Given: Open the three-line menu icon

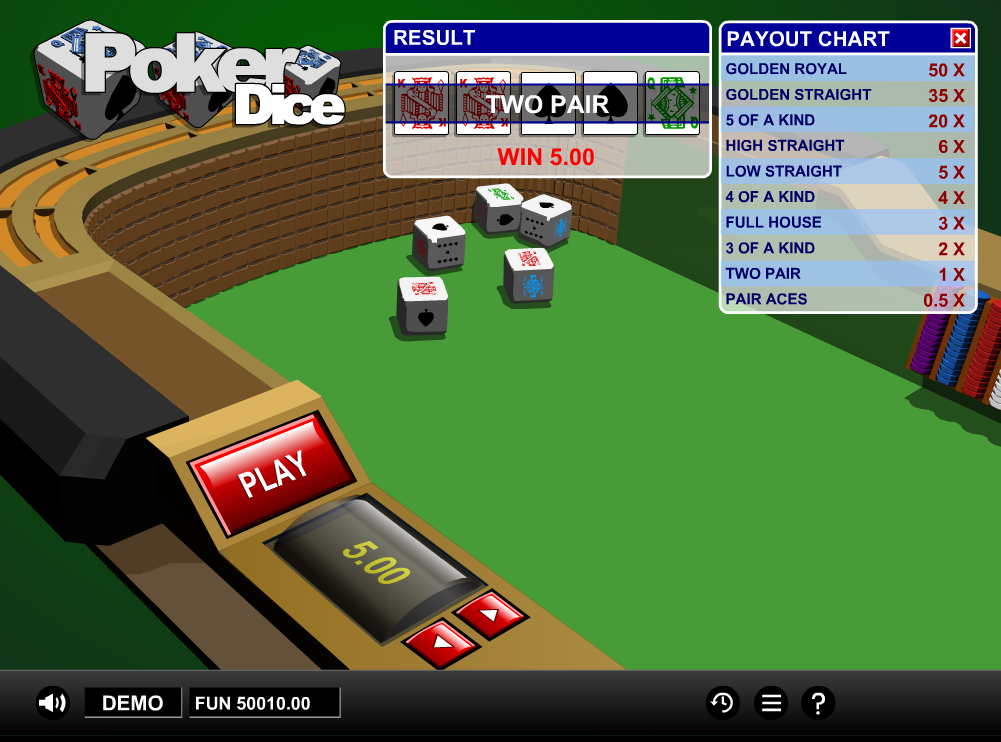Looking at the screenshot, I should coord(771,703).
